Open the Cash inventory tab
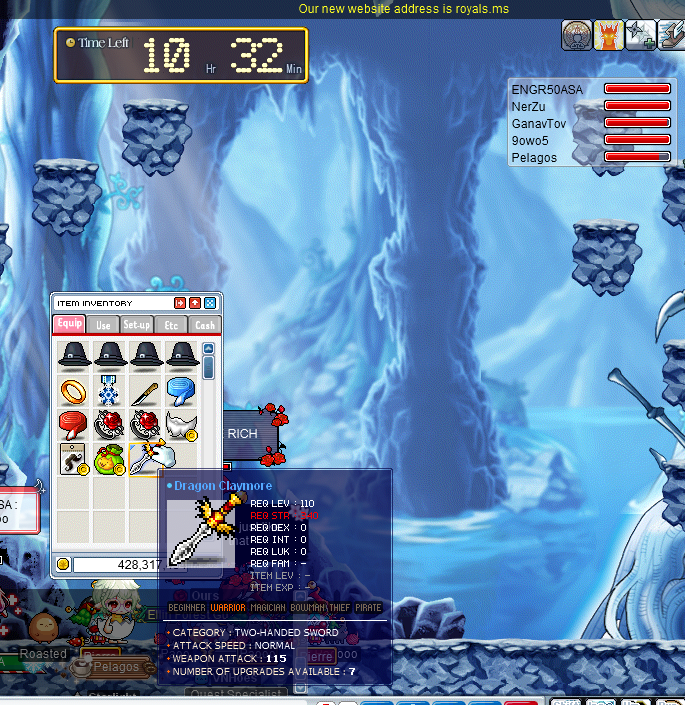The width and height of the screenshot is (685, 705). [204, 324]
